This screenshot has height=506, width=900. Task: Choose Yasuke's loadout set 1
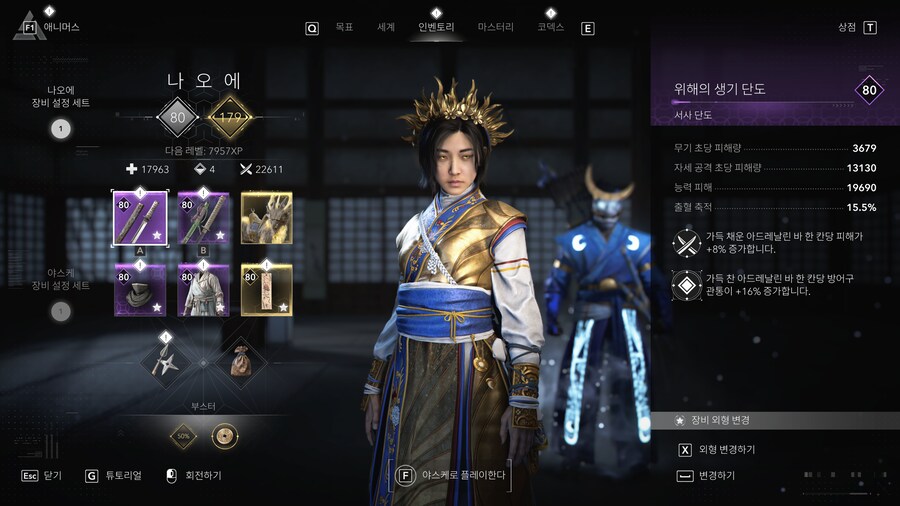pyautogui.click(x=60, y=311)
